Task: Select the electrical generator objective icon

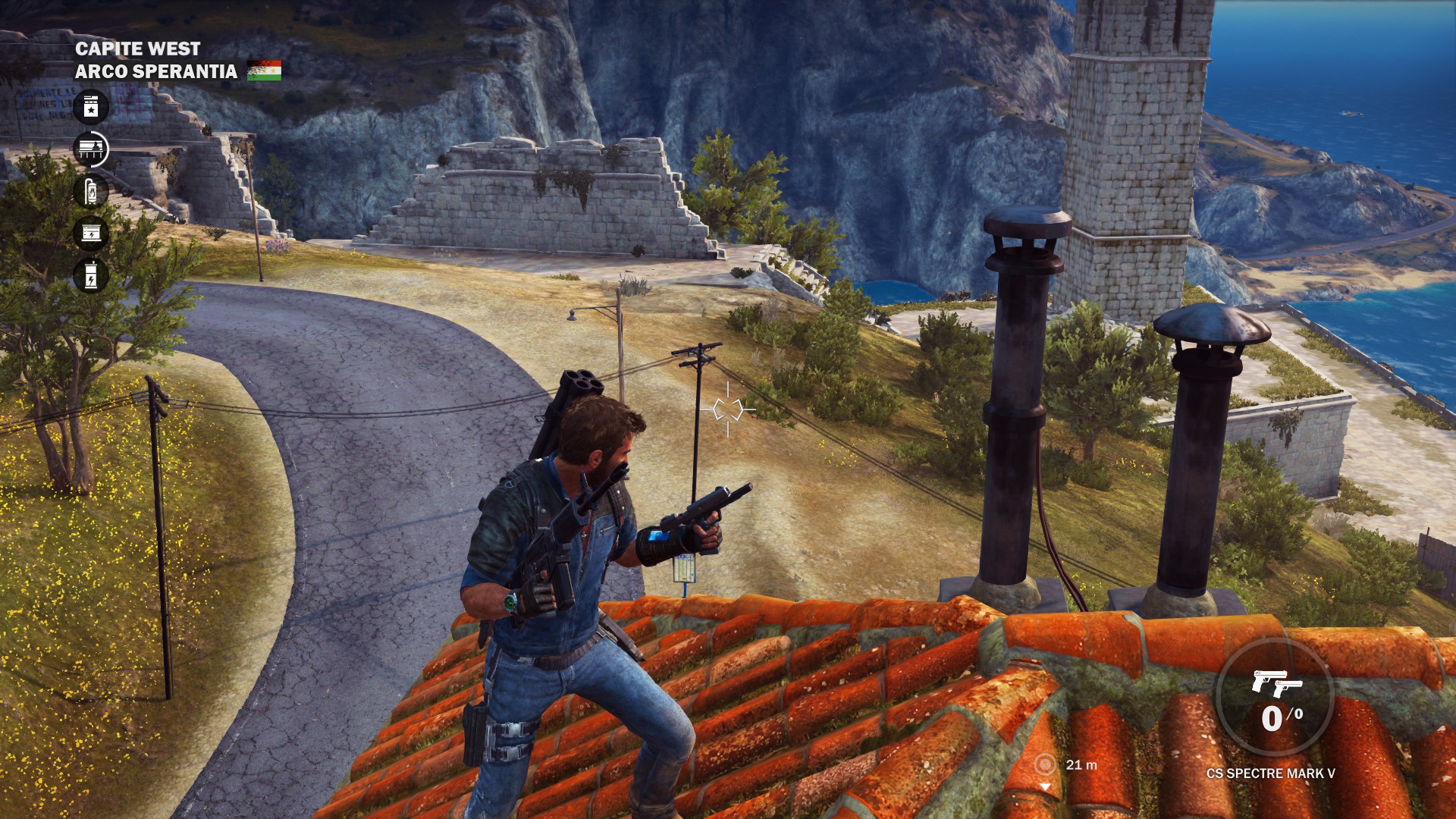Action: click(91, 233)
